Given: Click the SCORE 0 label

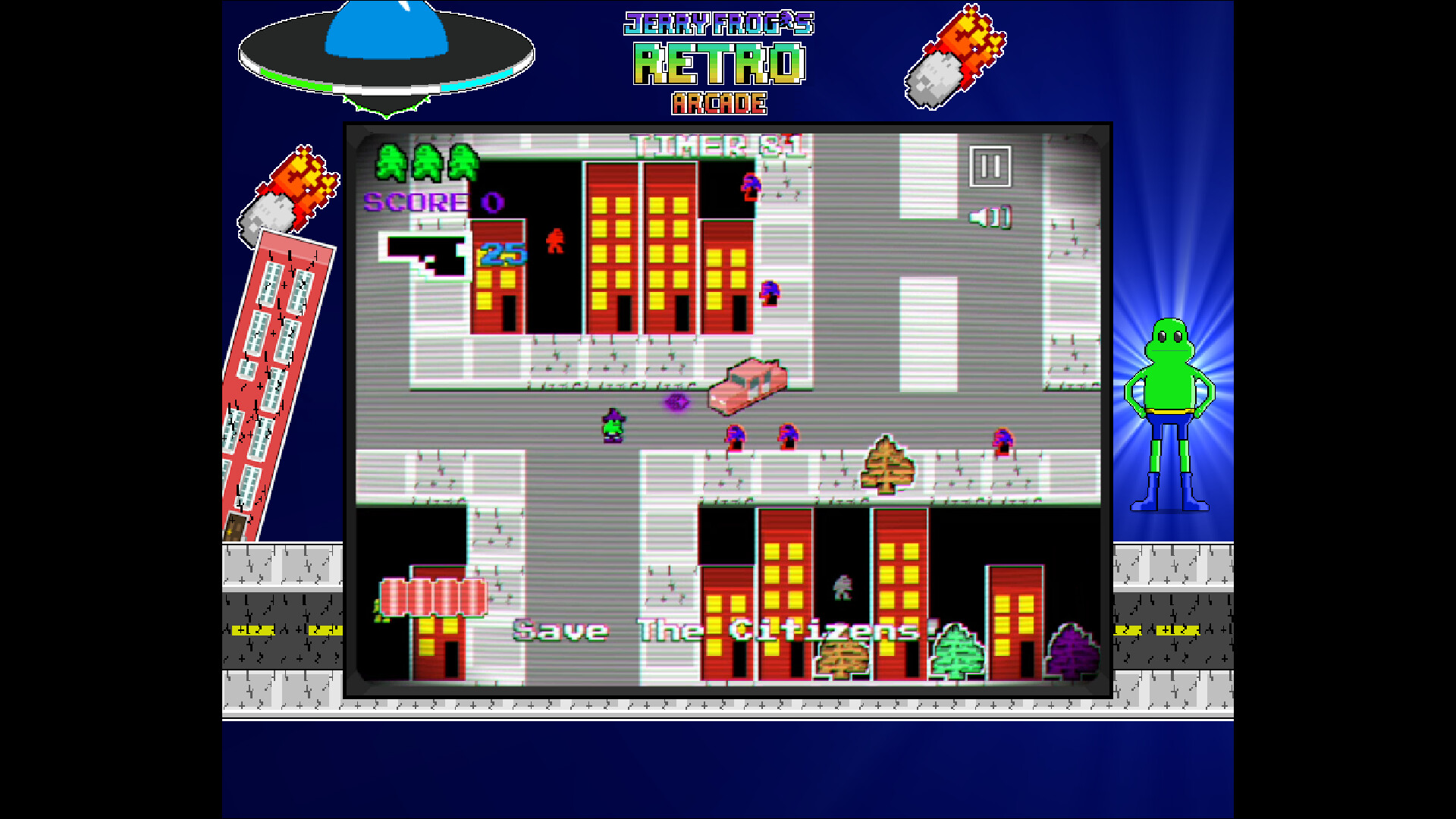Looking at the screenshot, I should [x=428, y=202].
